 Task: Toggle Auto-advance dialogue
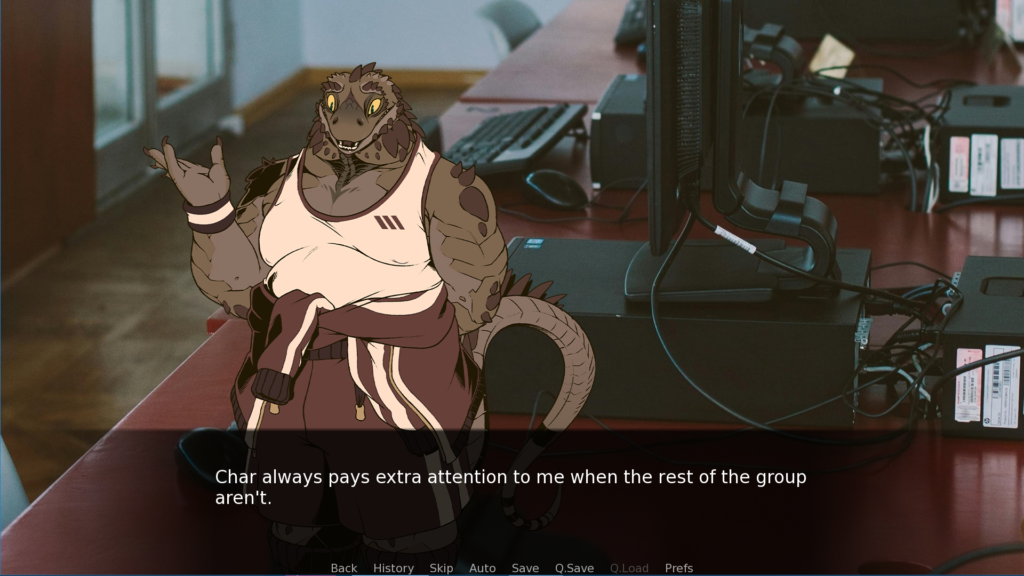pyautogui.click(x=482, y=568)
